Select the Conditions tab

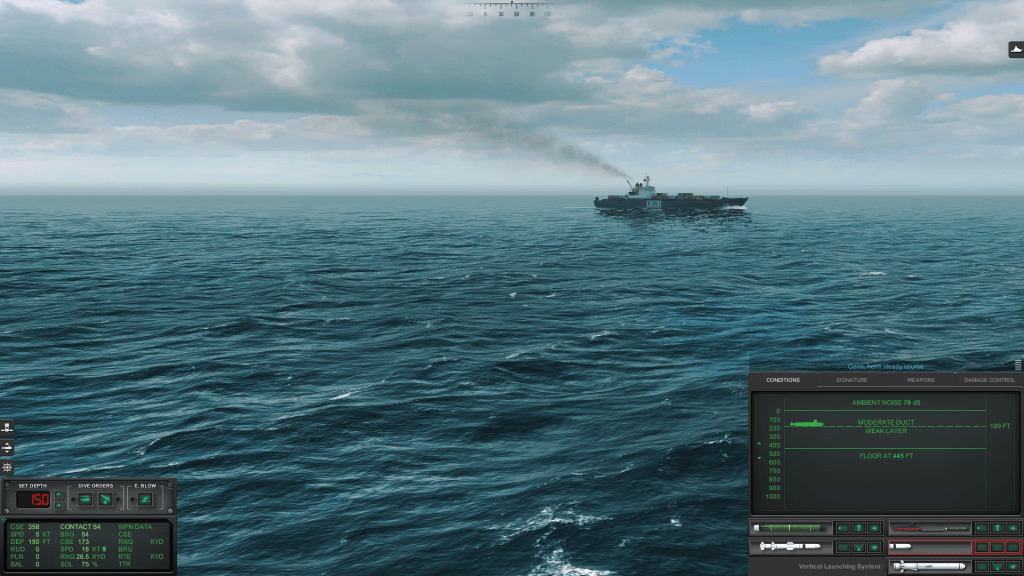[x=783, y=380]
